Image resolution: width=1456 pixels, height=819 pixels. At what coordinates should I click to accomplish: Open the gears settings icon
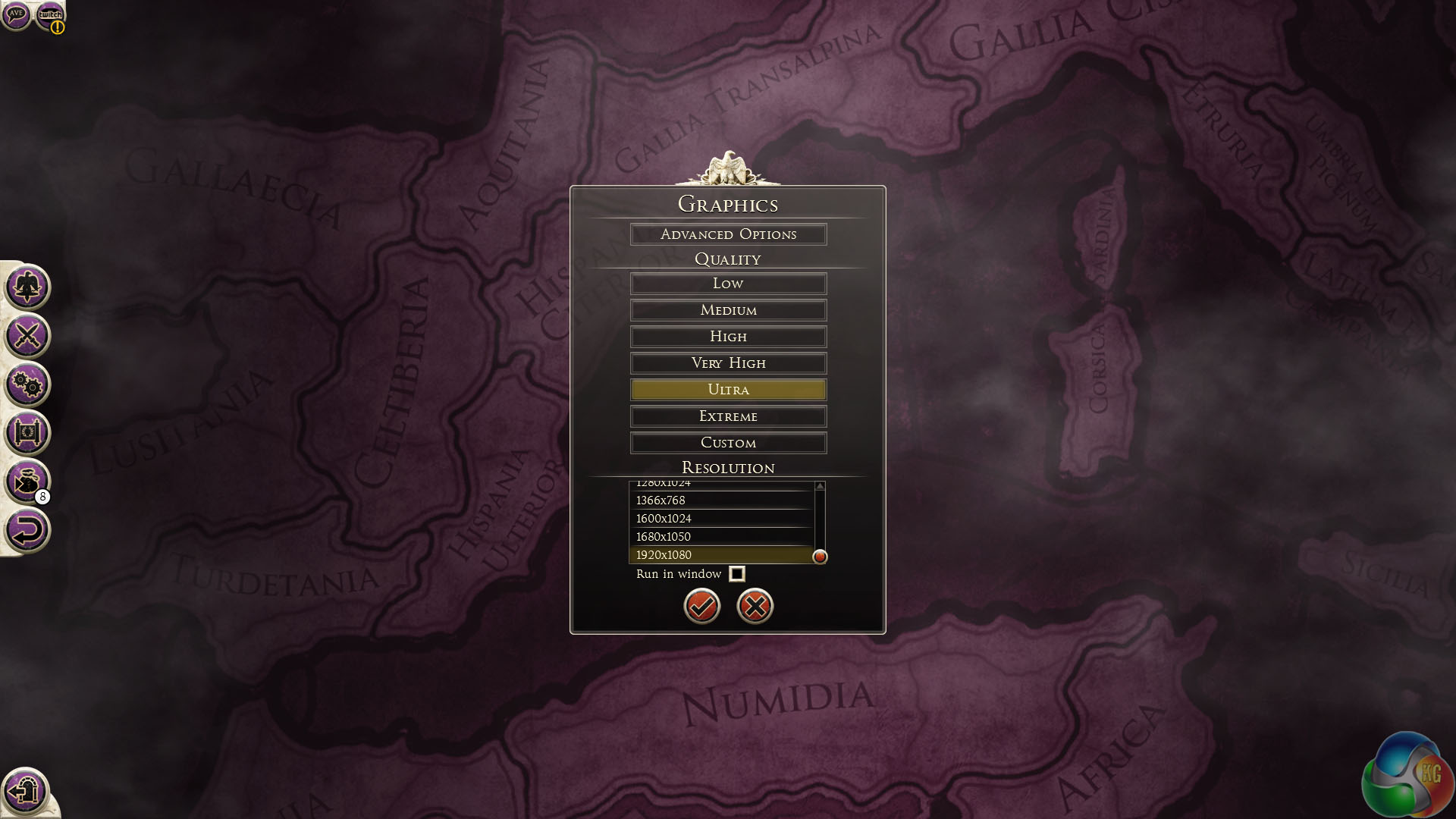click(x=27, y=384)
